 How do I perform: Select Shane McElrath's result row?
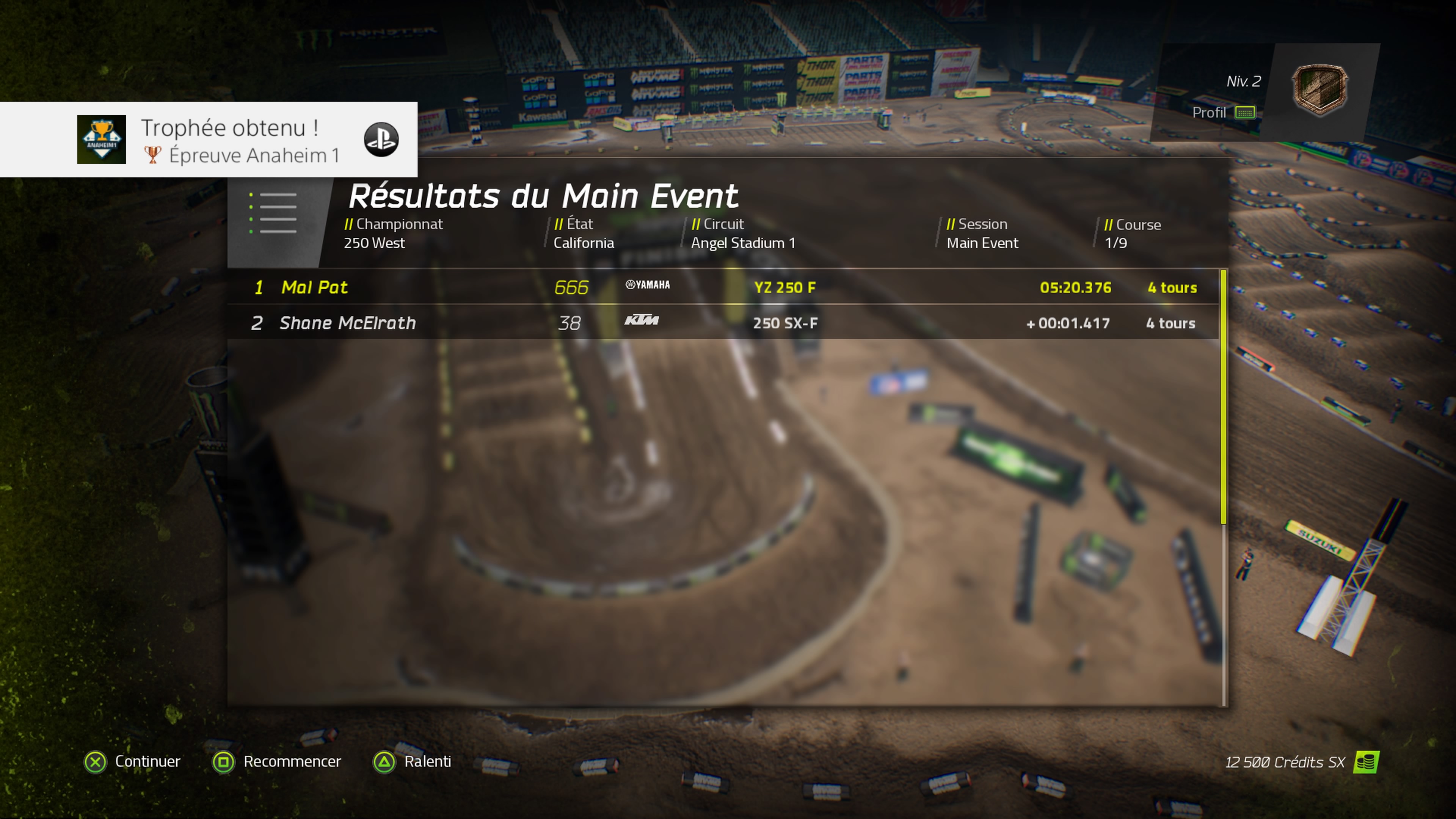(723, 323)
